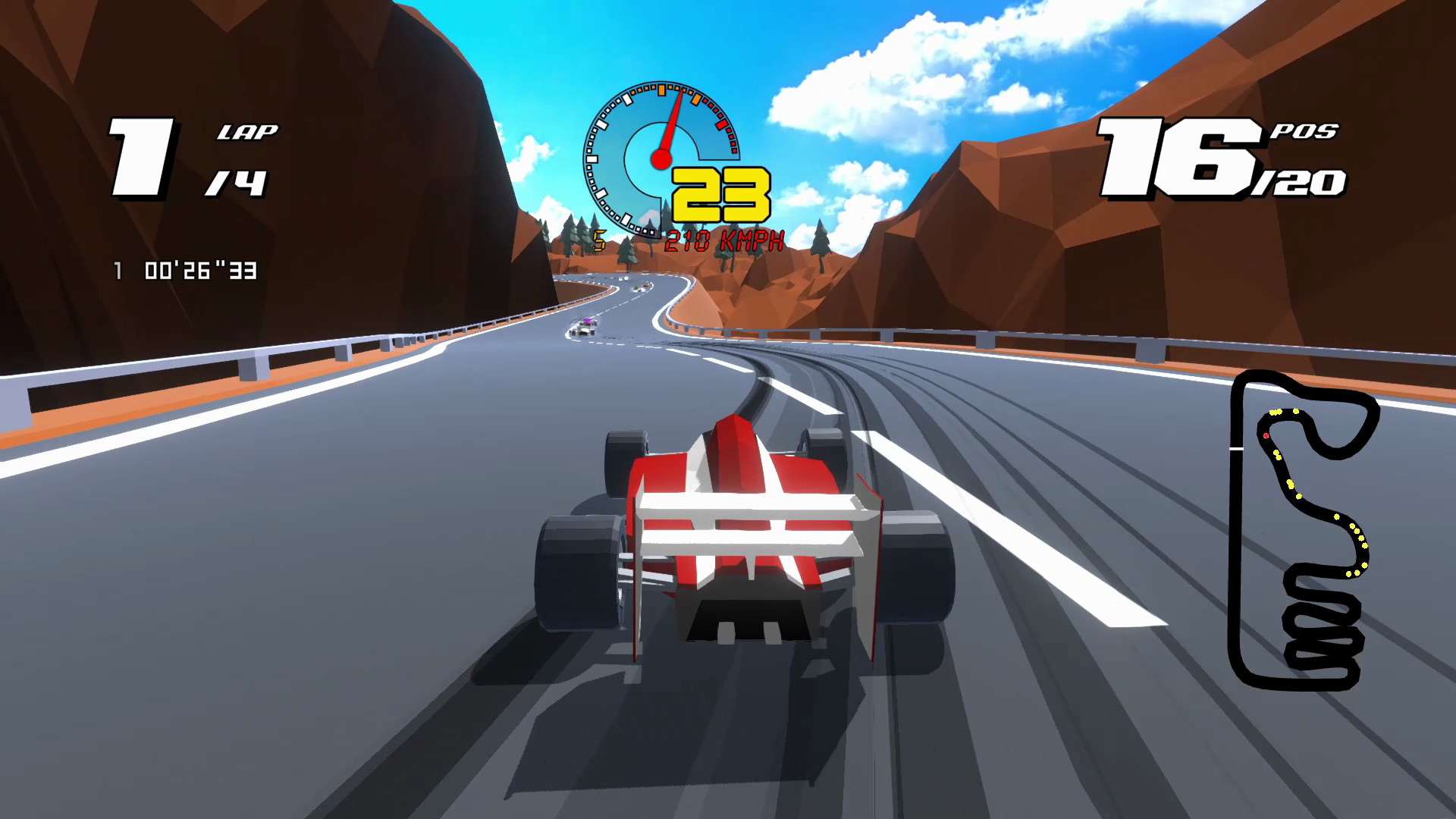Image resolution: width=1456 pixels, height=819 pixels.
Task: Click the gear indicator showing 5
Action: 599,240
